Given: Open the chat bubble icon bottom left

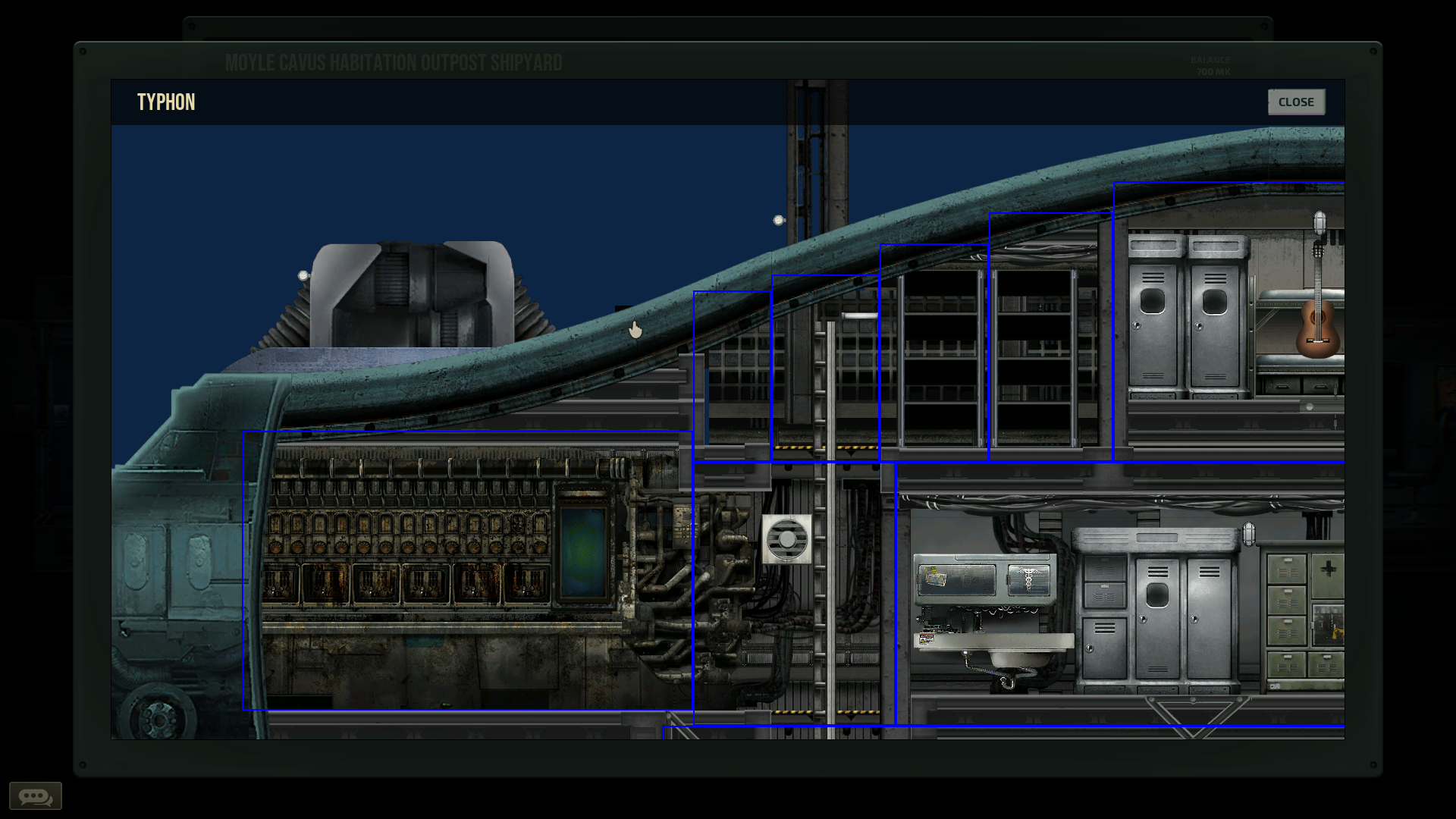Looking at the screenshot, I should click(36, 795).
